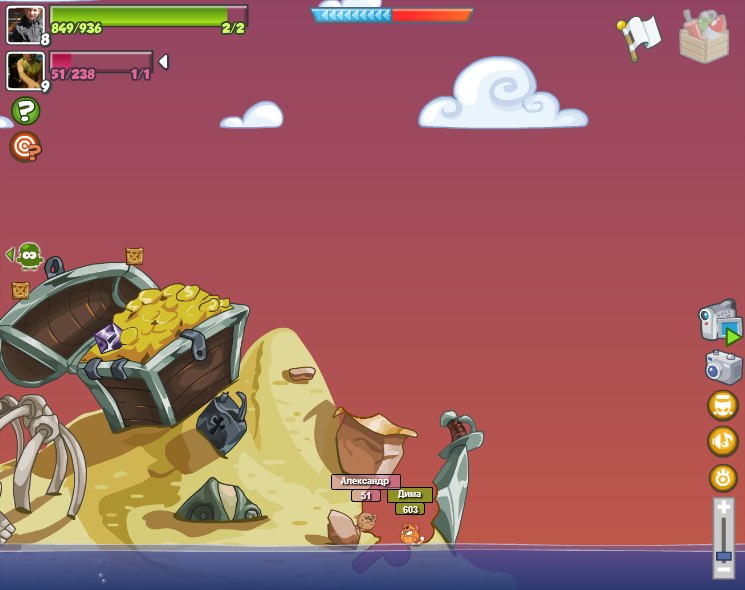Toggle the sound and music button
745x590 pixels.
tap(722, 441)
